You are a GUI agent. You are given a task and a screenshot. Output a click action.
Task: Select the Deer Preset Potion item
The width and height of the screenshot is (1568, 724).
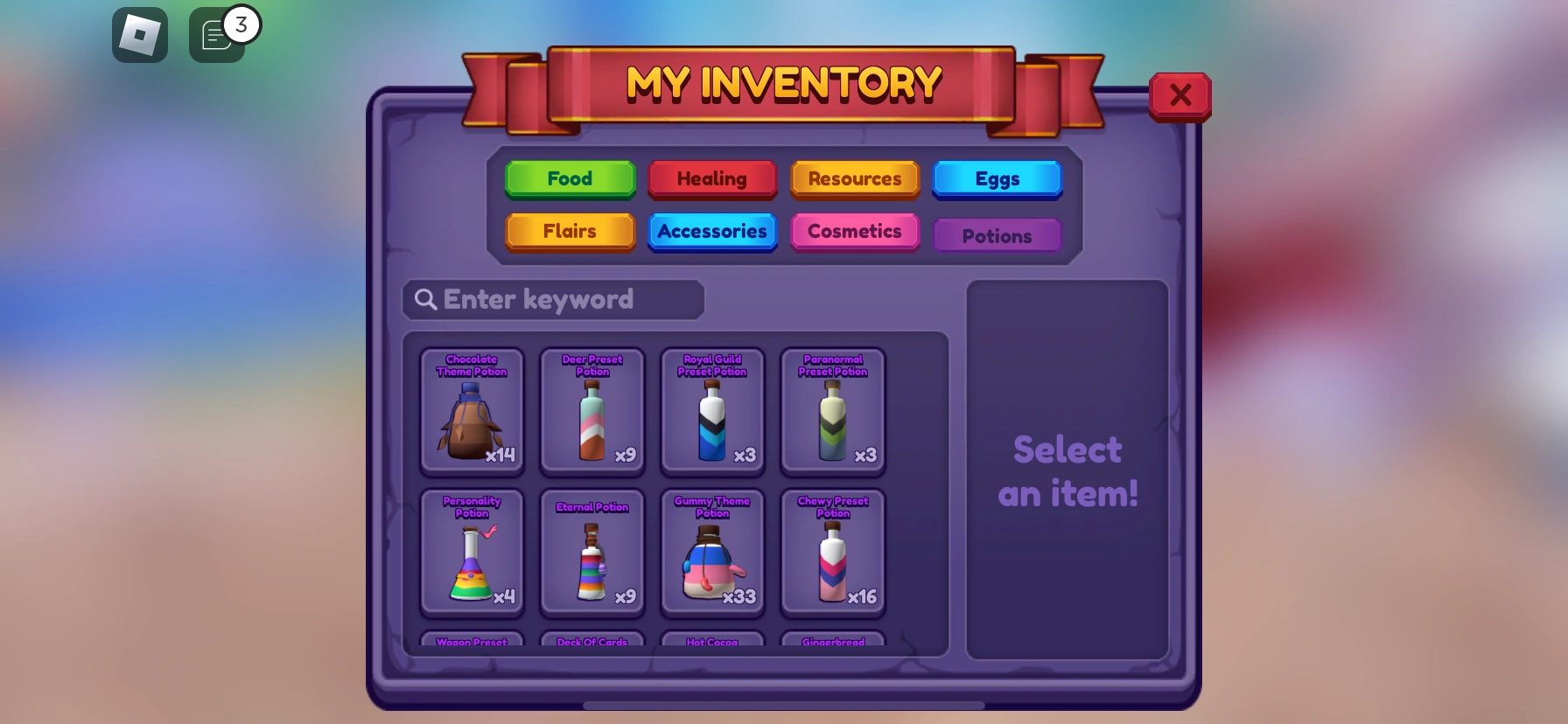point(592,411)
